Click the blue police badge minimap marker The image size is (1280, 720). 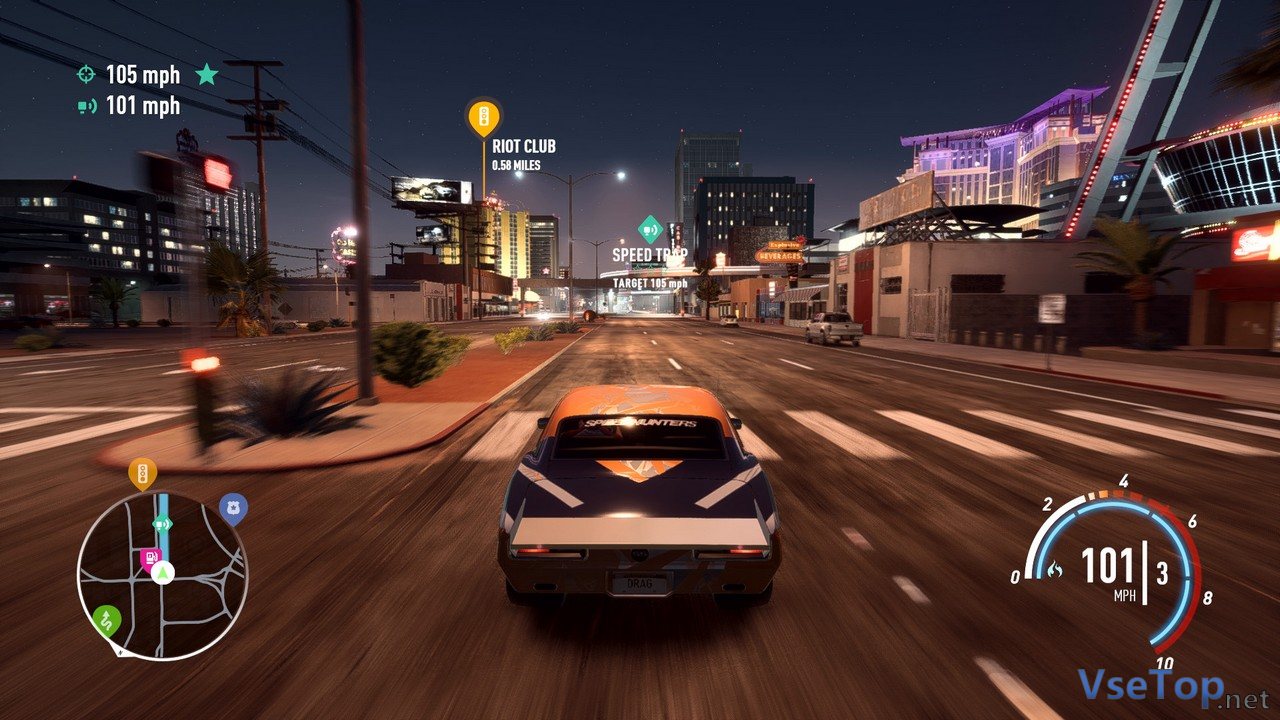pyautogui.click(x=233, y=508)
